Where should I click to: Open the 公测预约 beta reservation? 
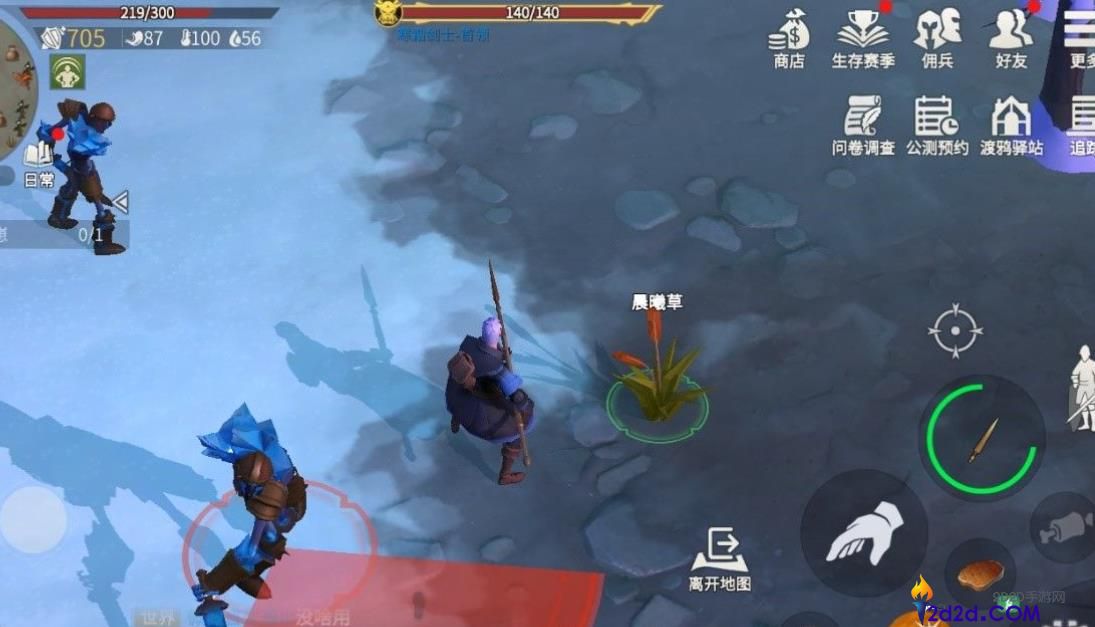click(x=937, y=125)
